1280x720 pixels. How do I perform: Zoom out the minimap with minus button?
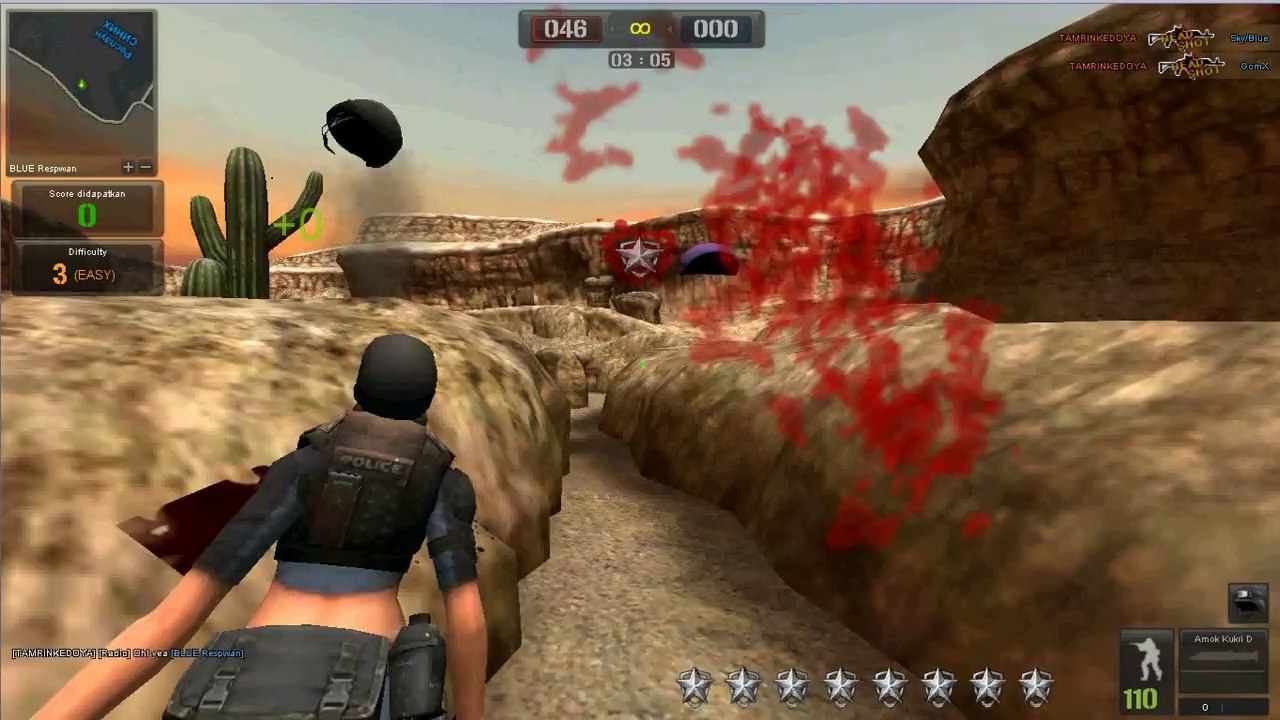[146, 168]
